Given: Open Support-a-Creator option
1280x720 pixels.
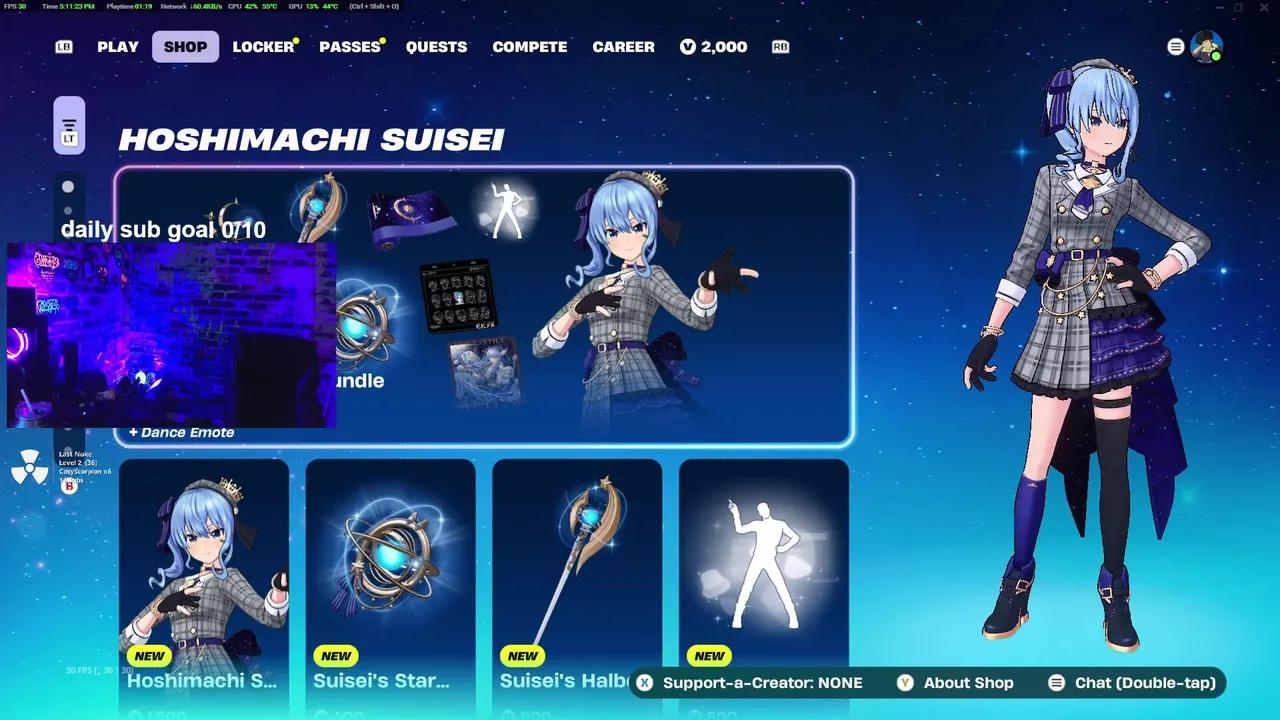Looking at the screenshot, I should click(x=750, y=683).
